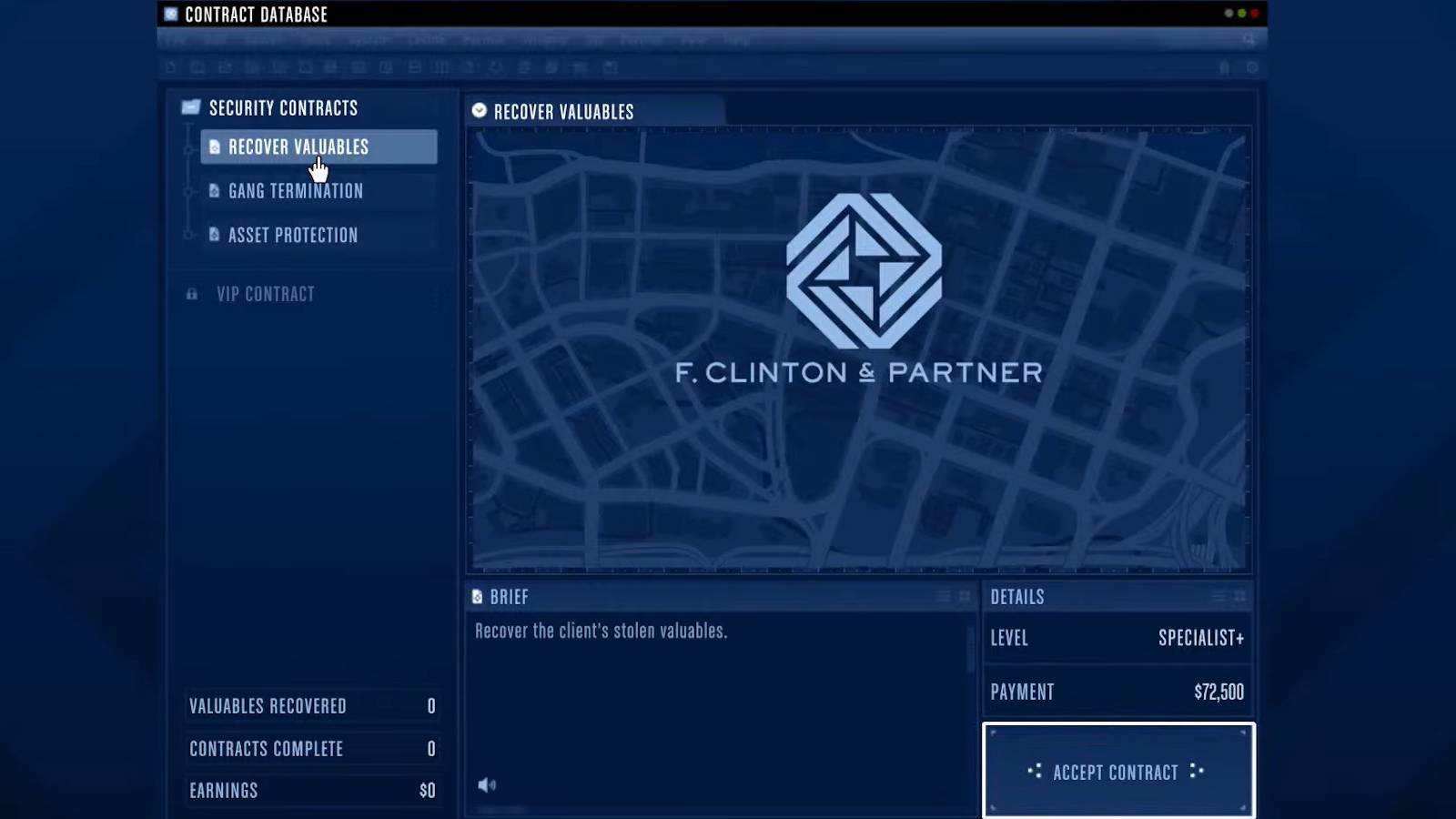This screenshot has width=1456, height=819.
Task: Click the rightmost icon on the toolbar
Action: [x=1250, y=66]
